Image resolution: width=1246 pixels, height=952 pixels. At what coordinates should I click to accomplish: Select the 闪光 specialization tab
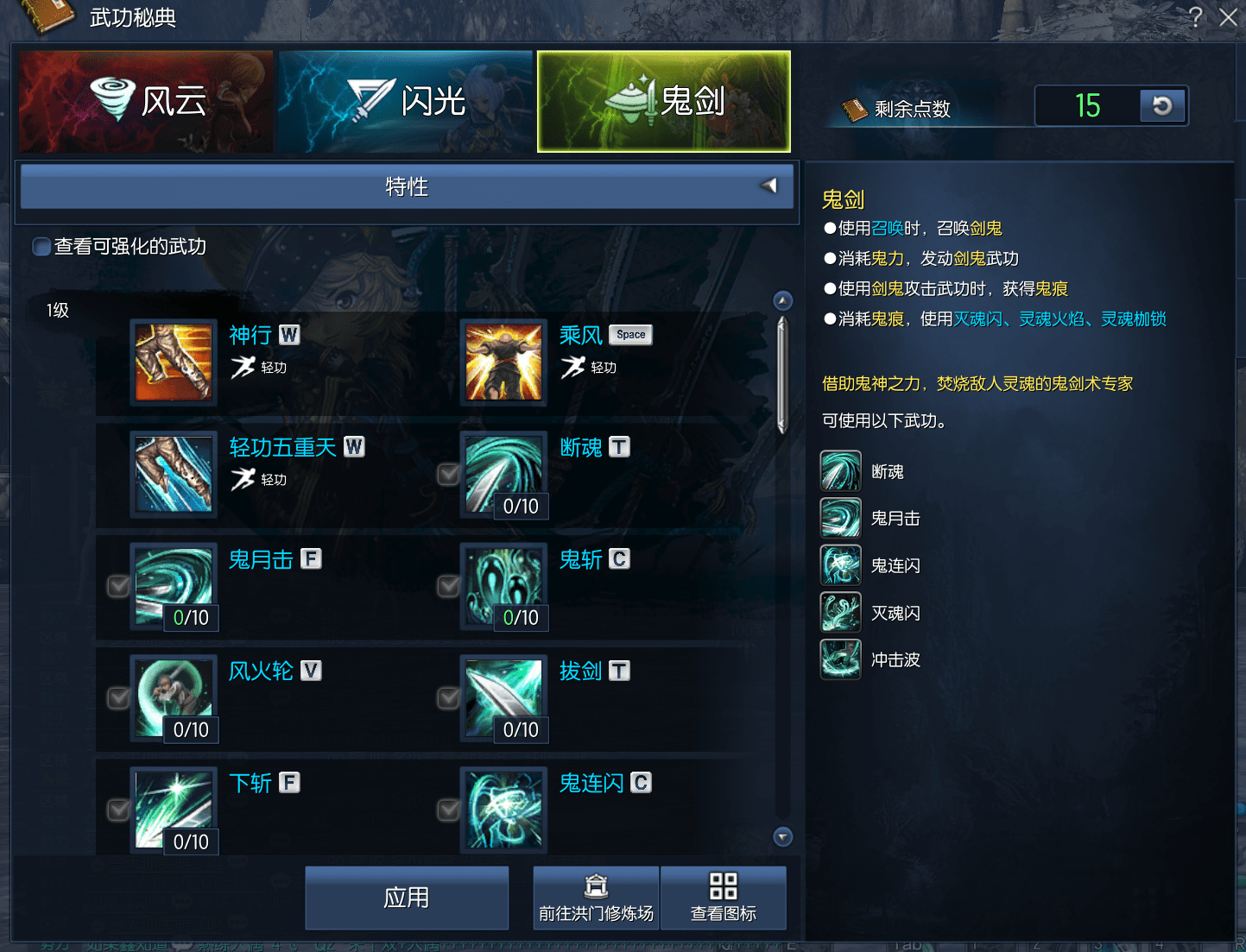[x=405, y=102]
